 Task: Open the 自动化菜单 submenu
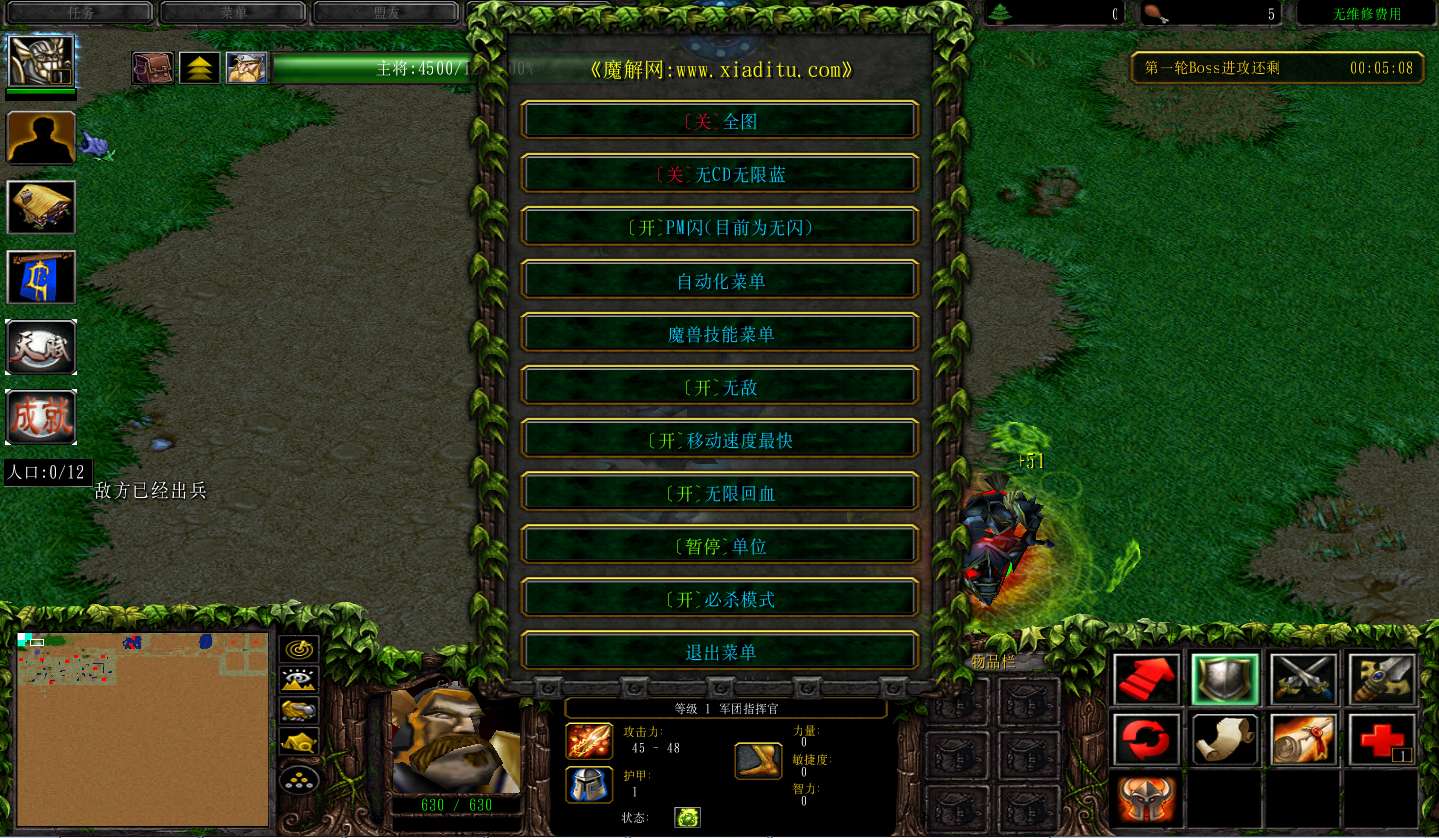[x=718, y=280]
